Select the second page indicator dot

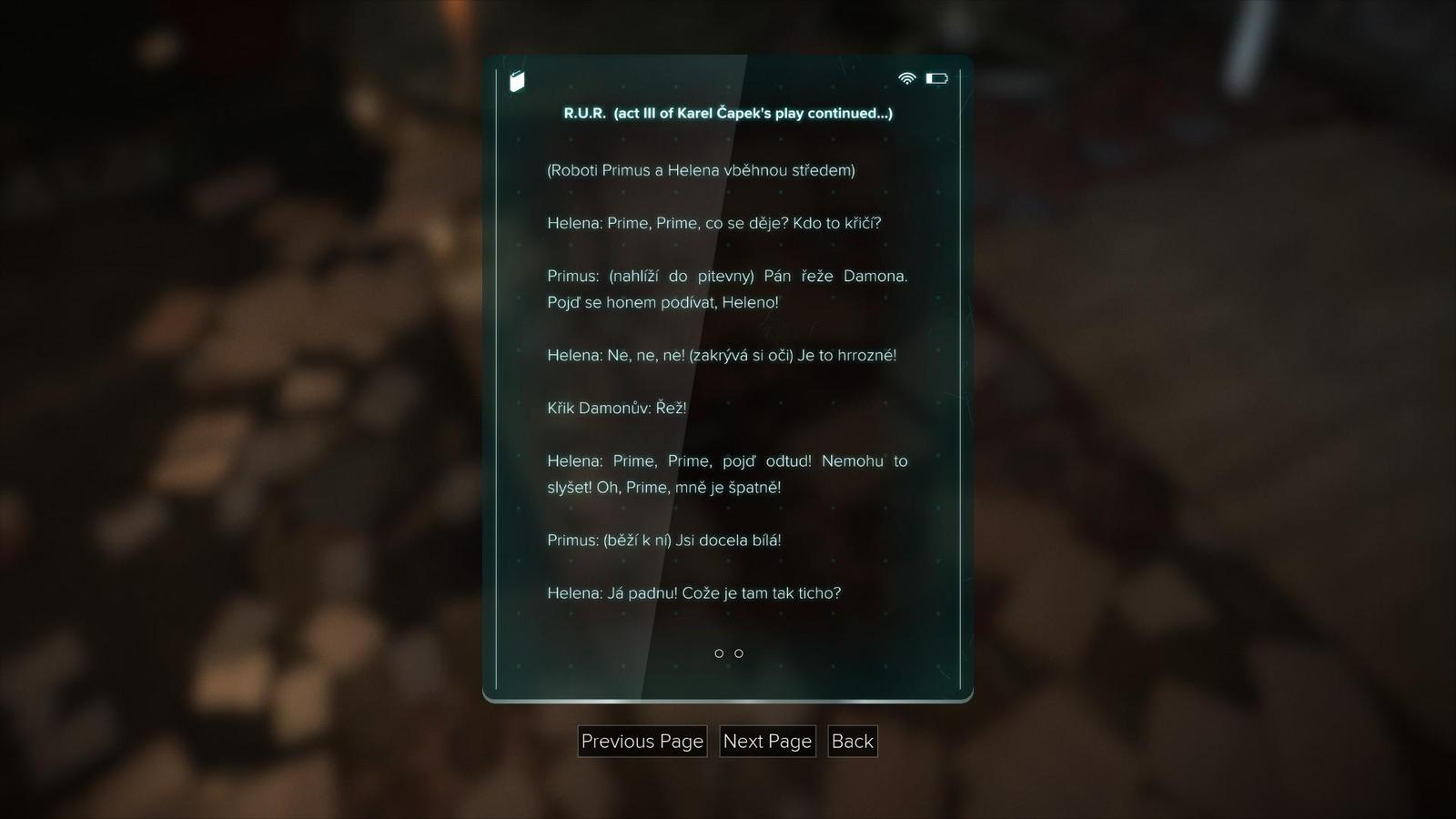click(x=739, y=652)
